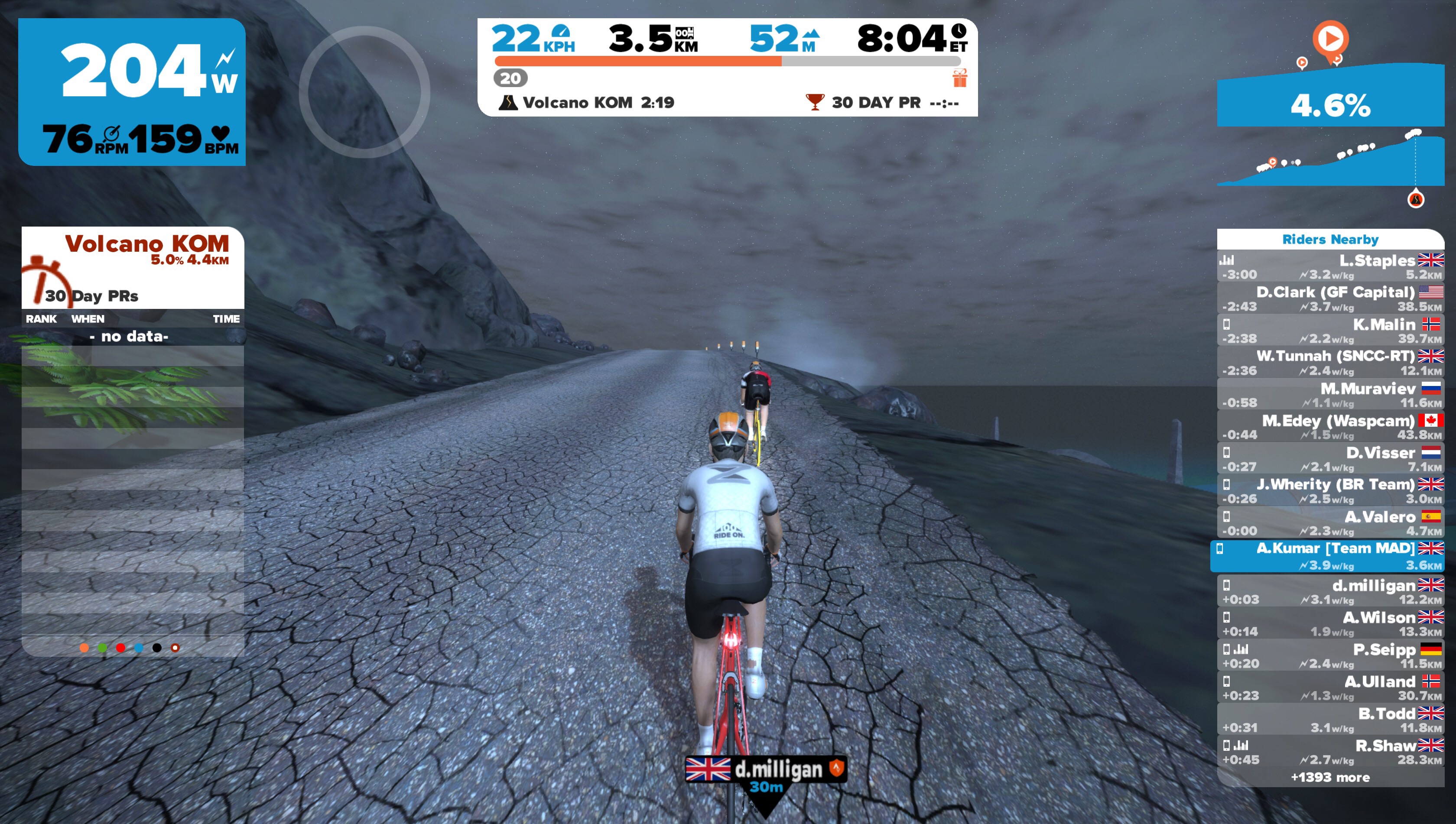Image resolution: width=1456 pixels, height=824 pixels.
Task: Click A.Valero in the rider list
Action: tap(1330, 523)
